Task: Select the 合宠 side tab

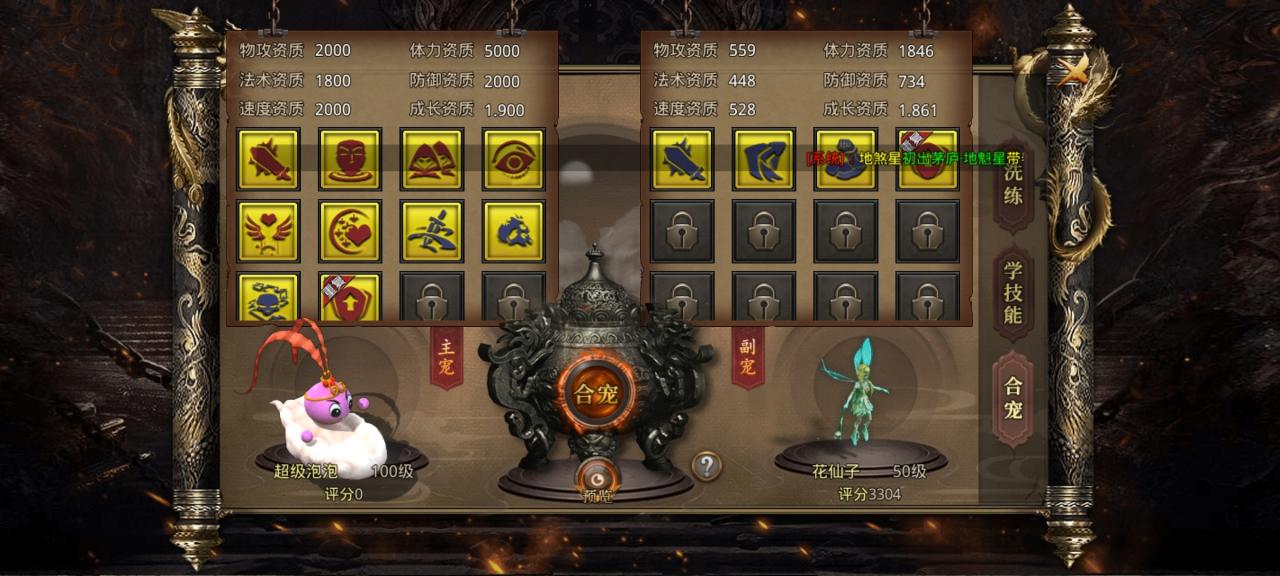Action: tap(1013, 398)
